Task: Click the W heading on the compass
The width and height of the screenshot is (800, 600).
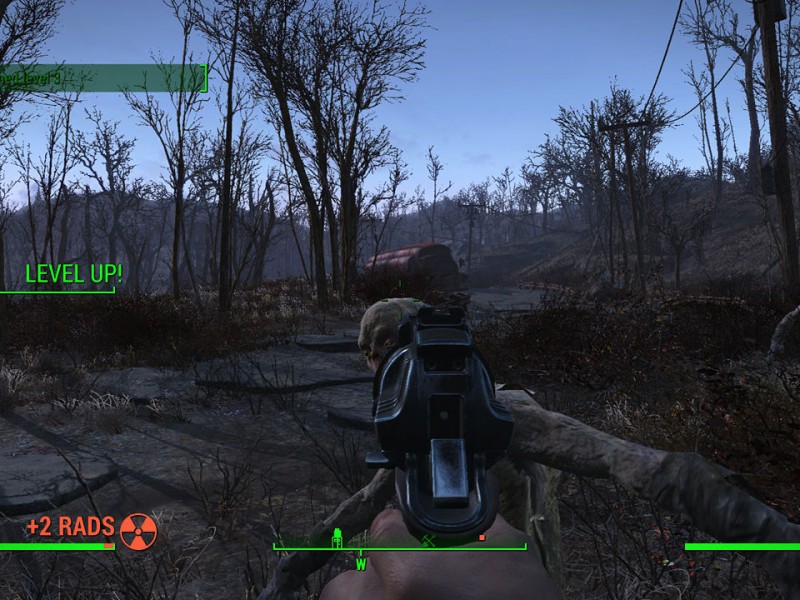Action: pyautogui.click(x=361, y=564)
